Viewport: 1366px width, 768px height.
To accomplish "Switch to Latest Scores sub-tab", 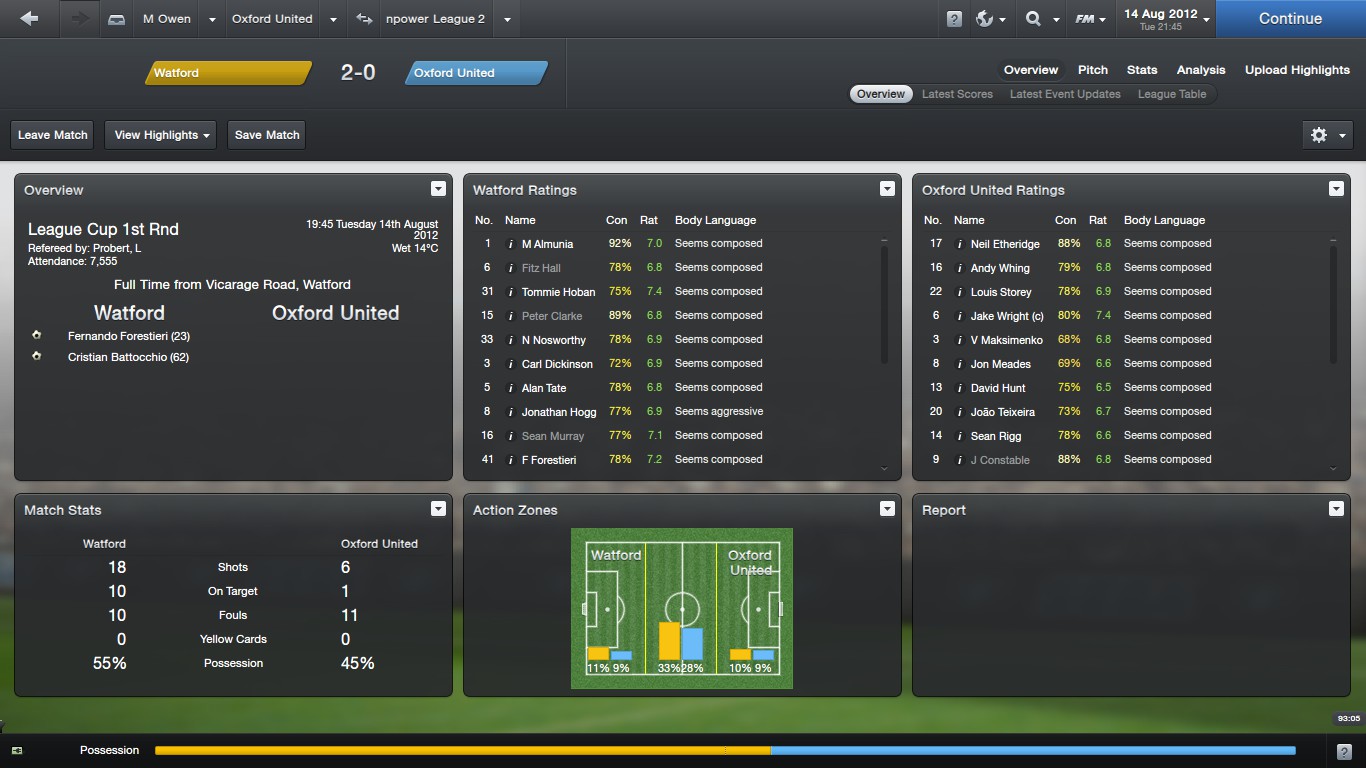I will coord(957,94).
